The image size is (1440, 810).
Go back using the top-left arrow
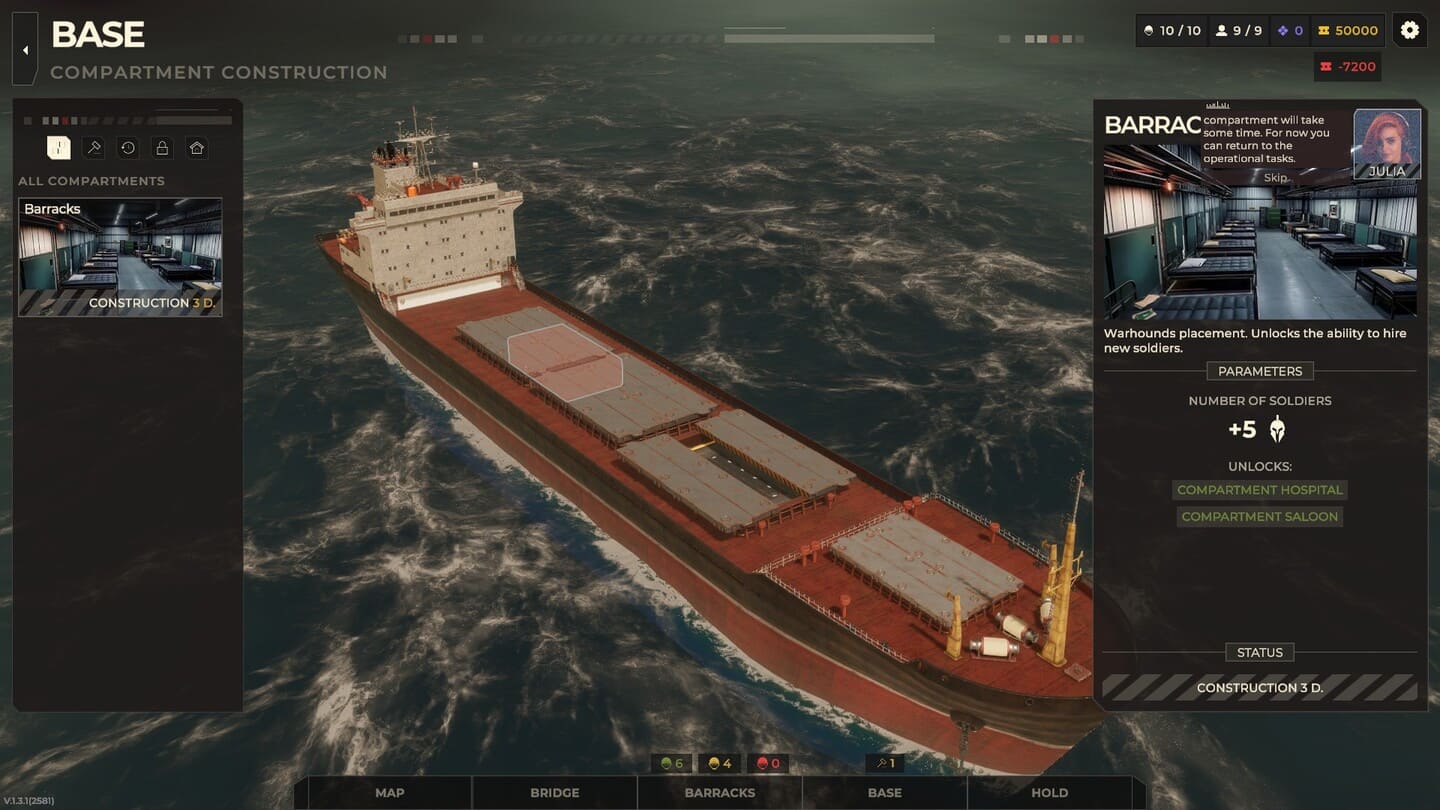pyautogui.click(x=25, y=49)
